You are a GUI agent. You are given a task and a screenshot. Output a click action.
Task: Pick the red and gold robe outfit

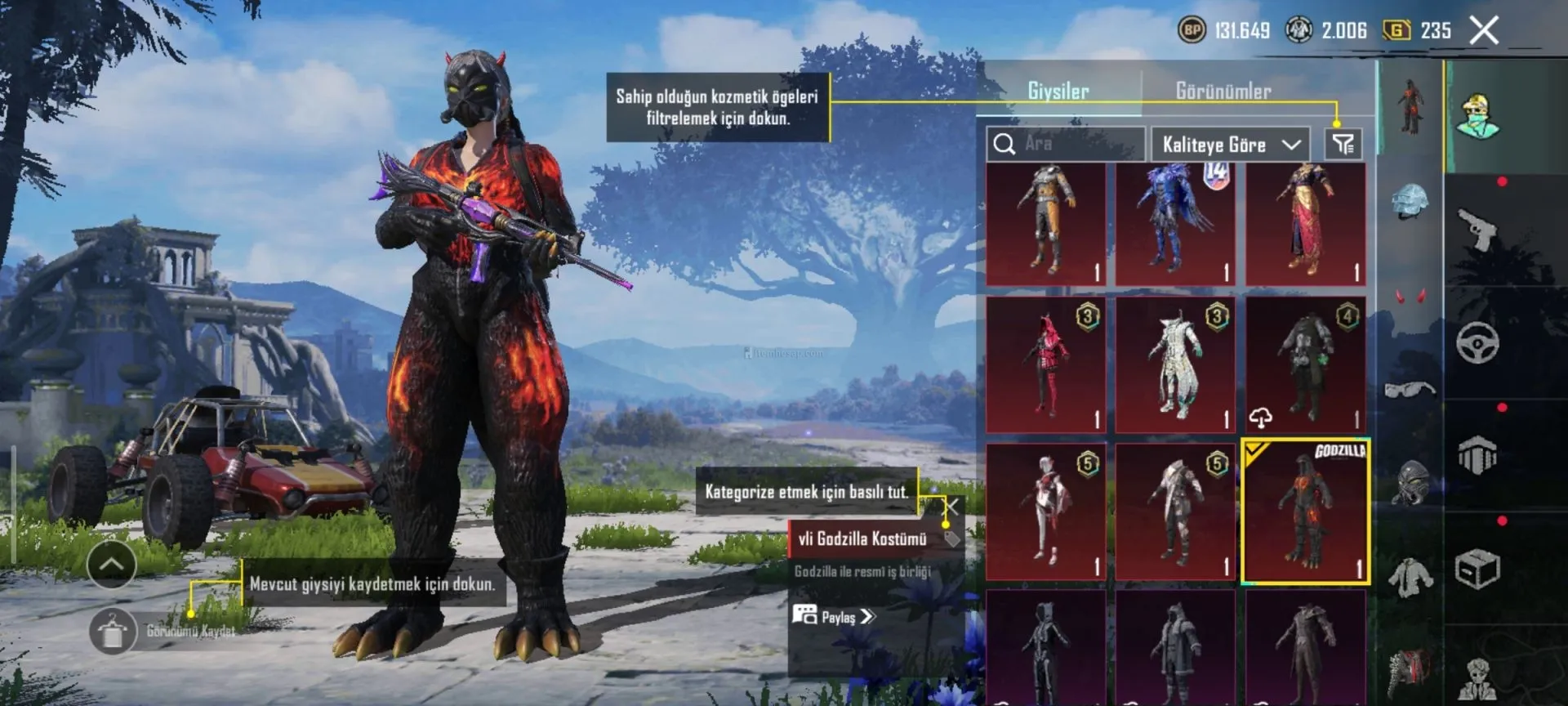click(x=1305, y=224)
